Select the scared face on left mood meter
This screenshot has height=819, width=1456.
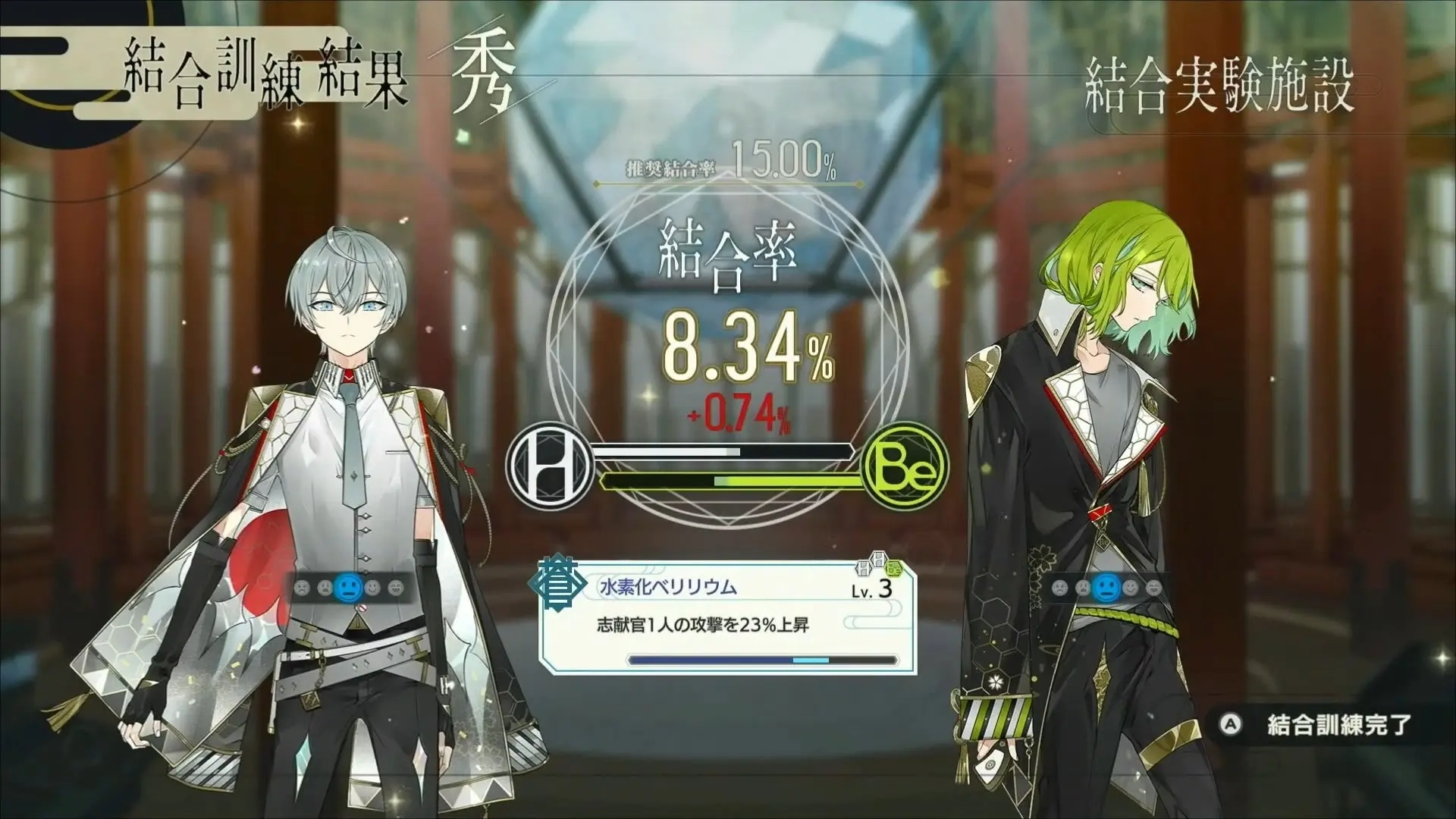click(x=323, y=588)
